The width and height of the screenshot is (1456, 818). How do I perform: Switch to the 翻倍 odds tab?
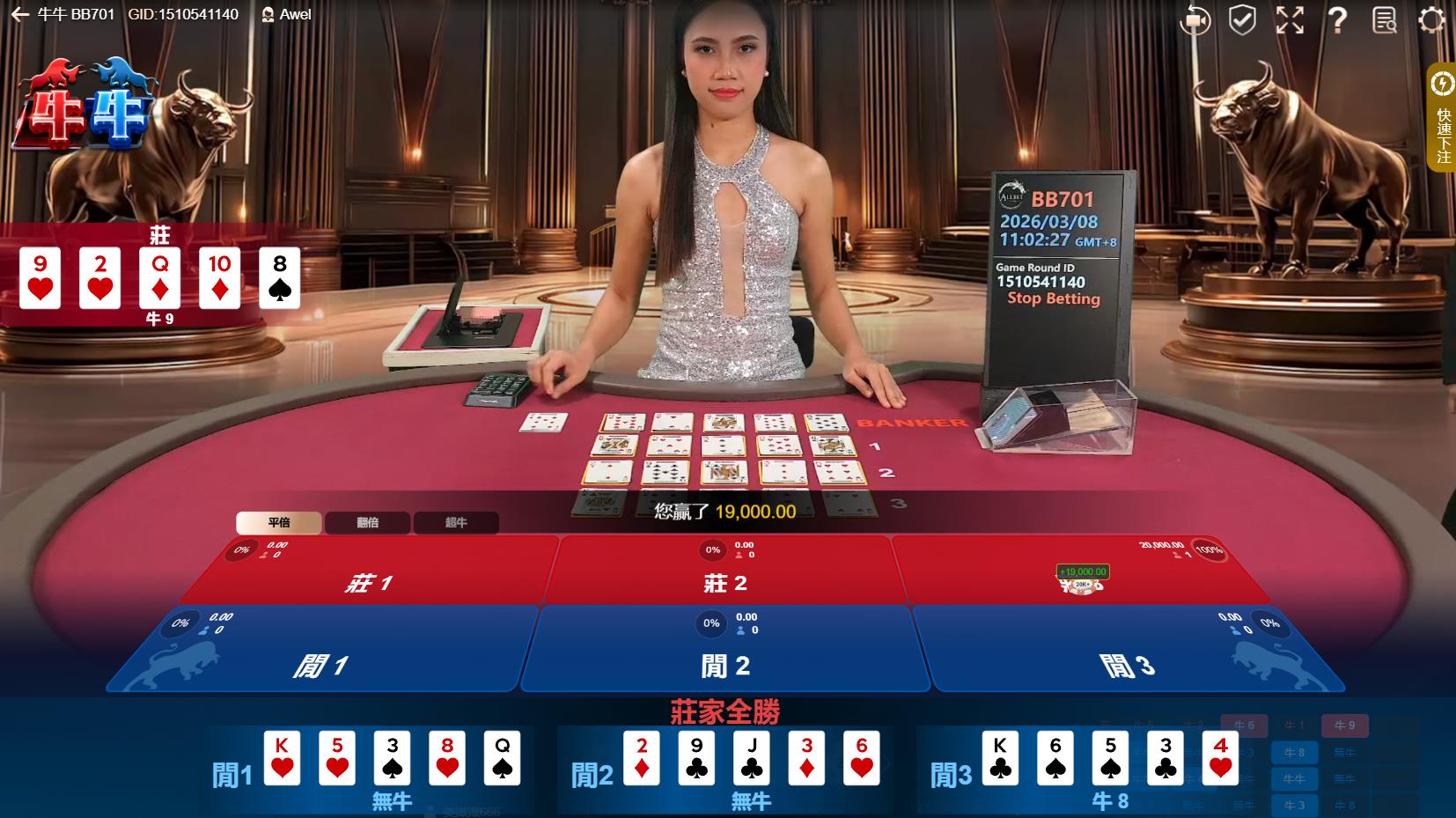click(368, 522)
